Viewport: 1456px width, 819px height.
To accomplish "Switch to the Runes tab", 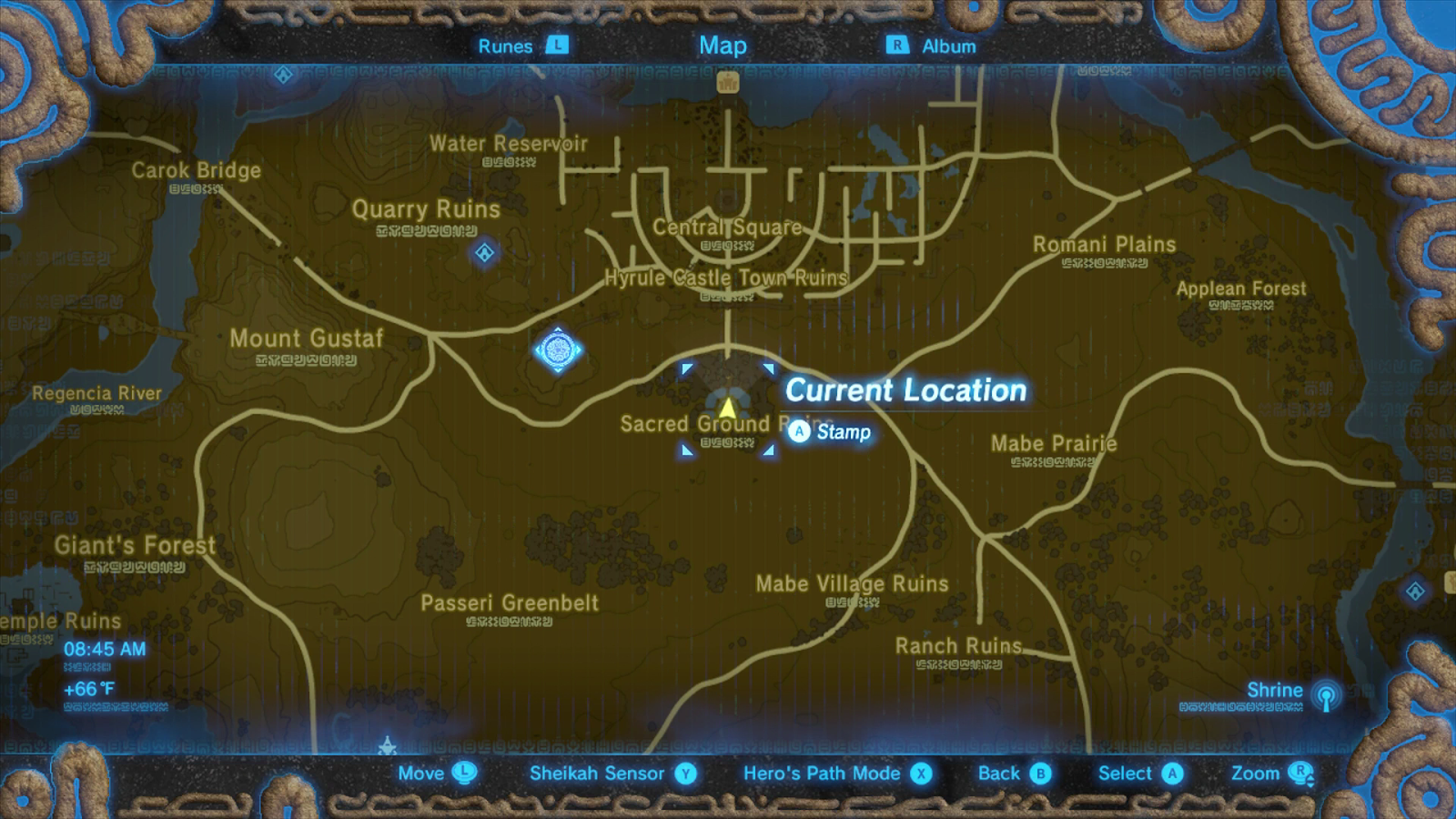I will click(504, 45).
